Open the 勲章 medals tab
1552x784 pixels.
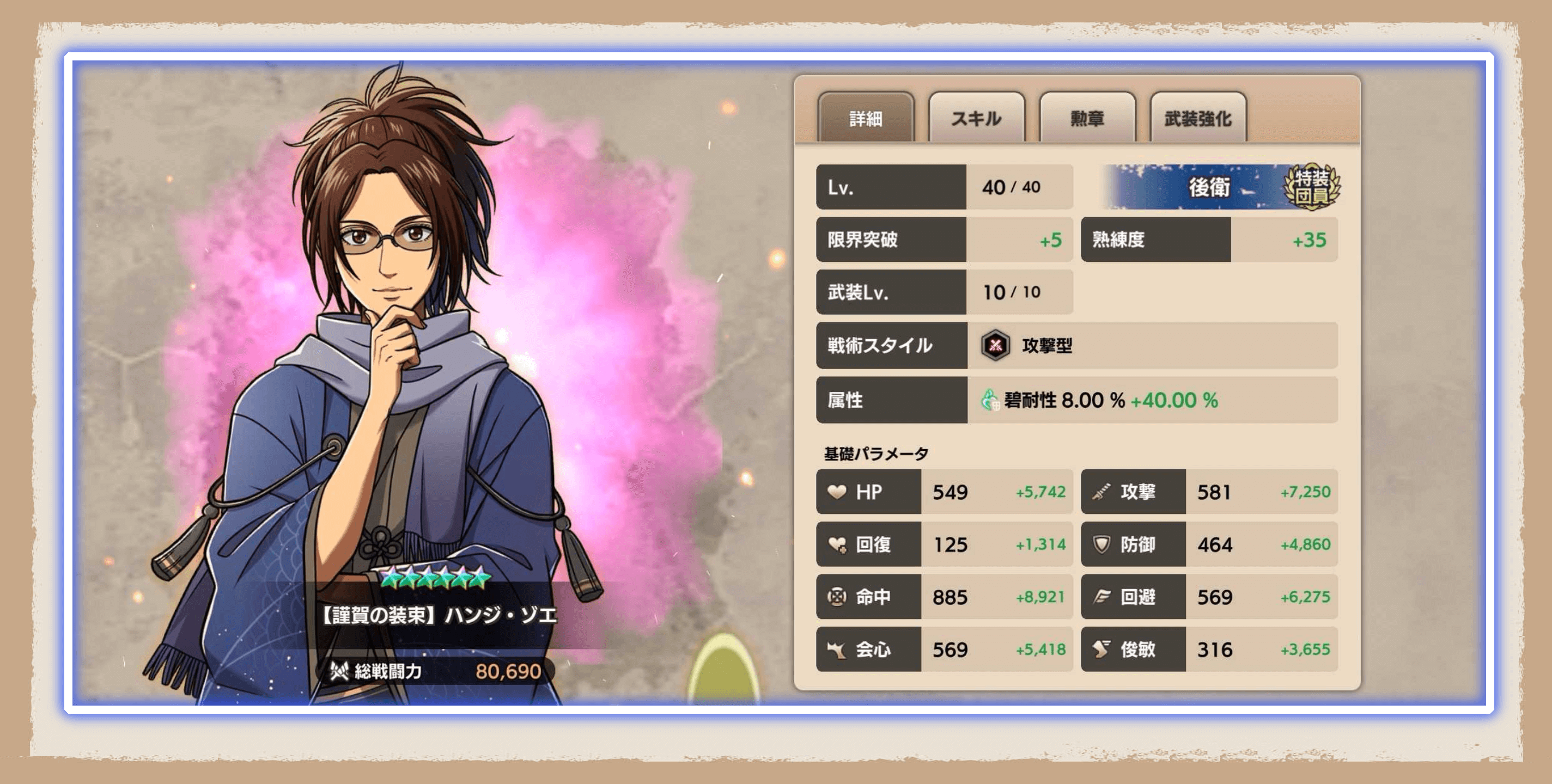point(1087,119)
